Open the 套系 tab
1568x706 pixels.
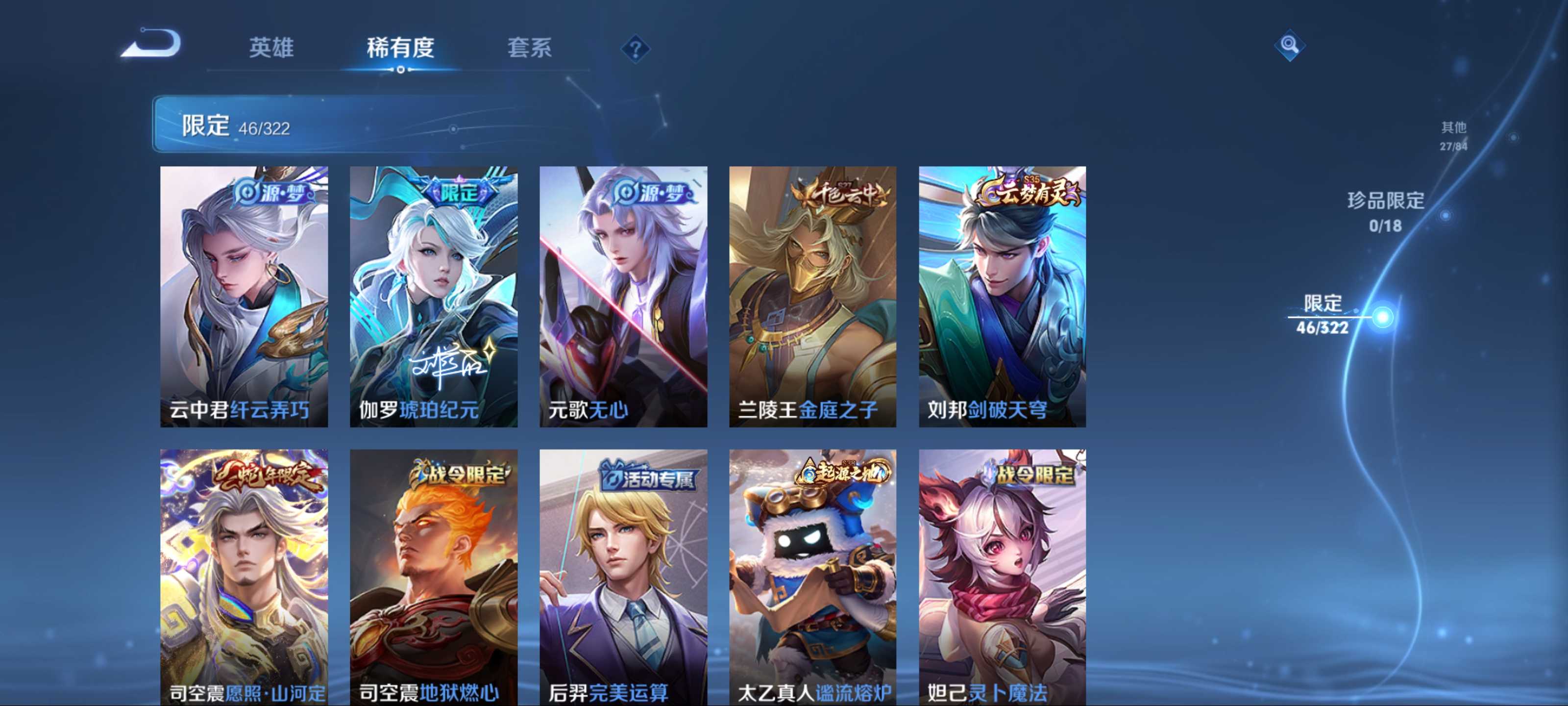pos(530,48)
